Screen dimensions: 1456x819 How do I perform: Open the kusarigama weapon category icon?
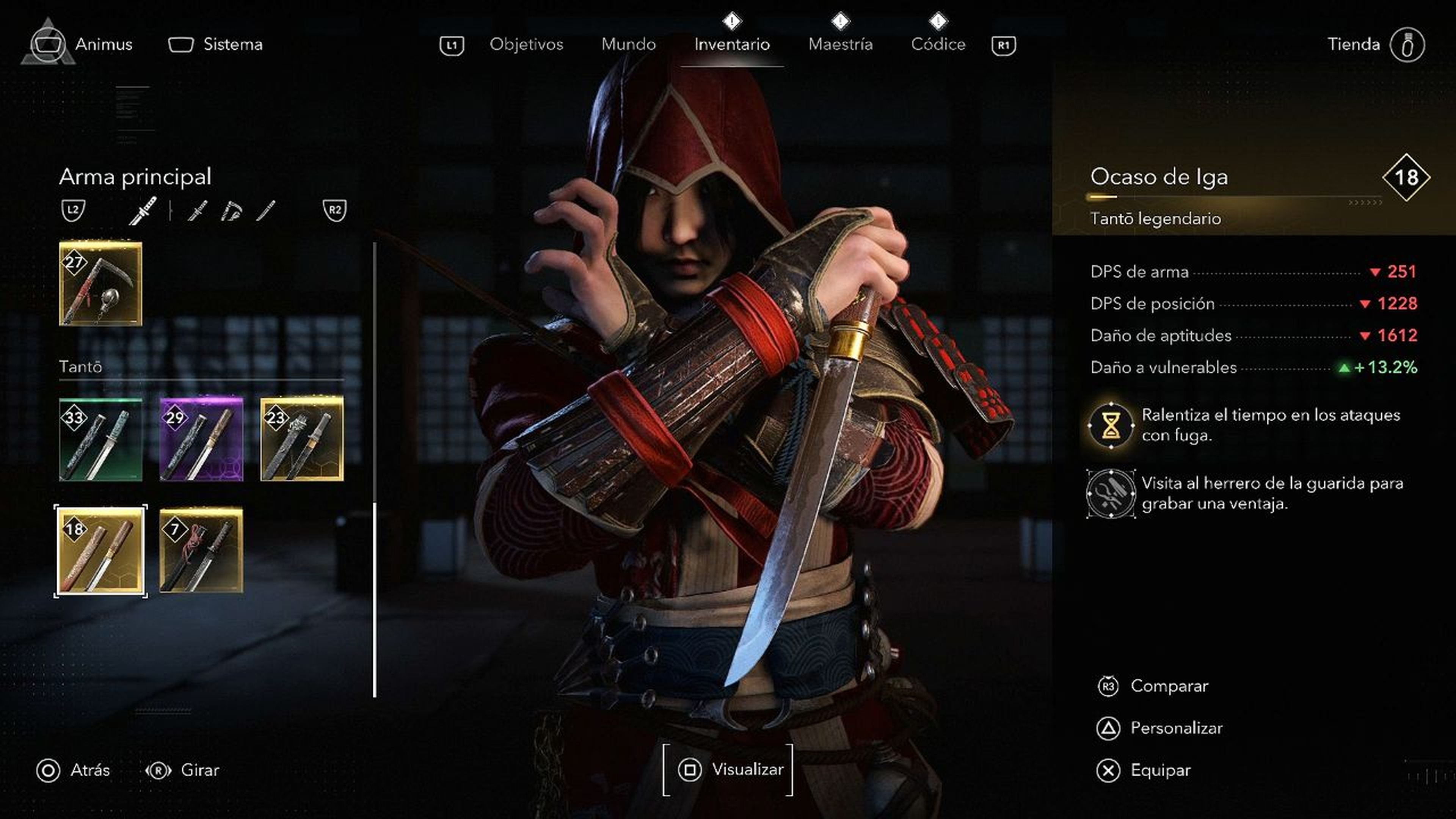click(233, 212)
